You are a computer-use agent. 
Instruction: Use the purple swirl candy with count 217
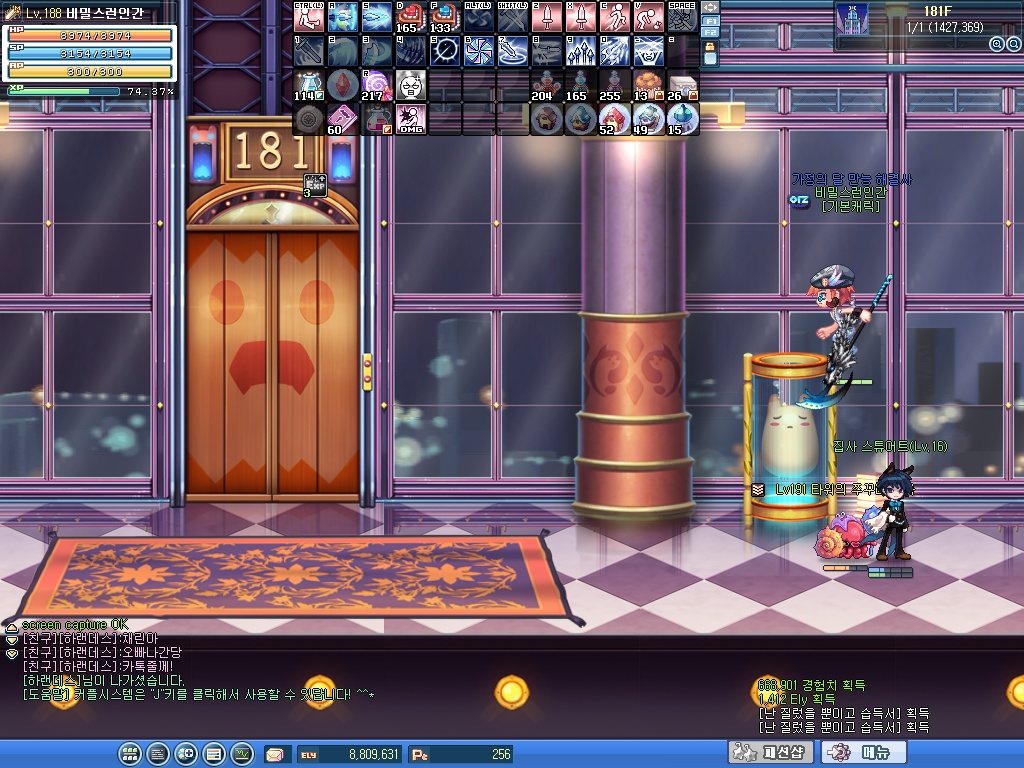[x=377, y=85]
